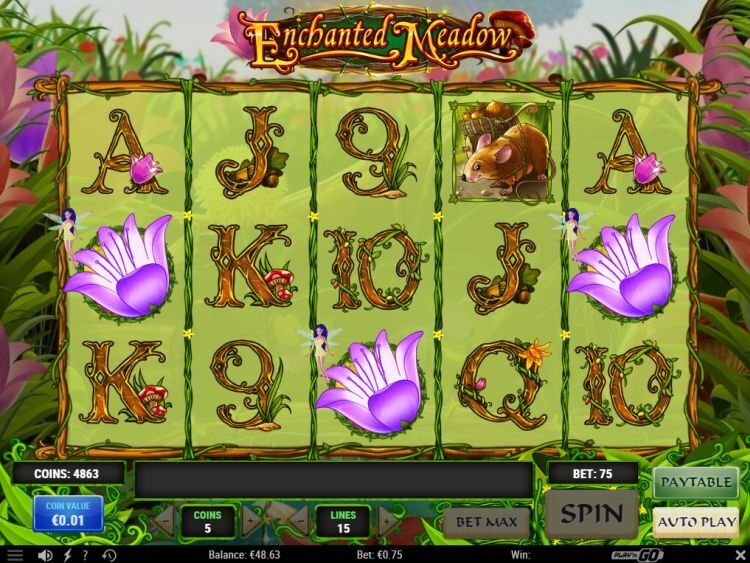The width and height of the screenshot is (750, 563).
Task: Change the Coin Value setting
Action: (68, 514)
